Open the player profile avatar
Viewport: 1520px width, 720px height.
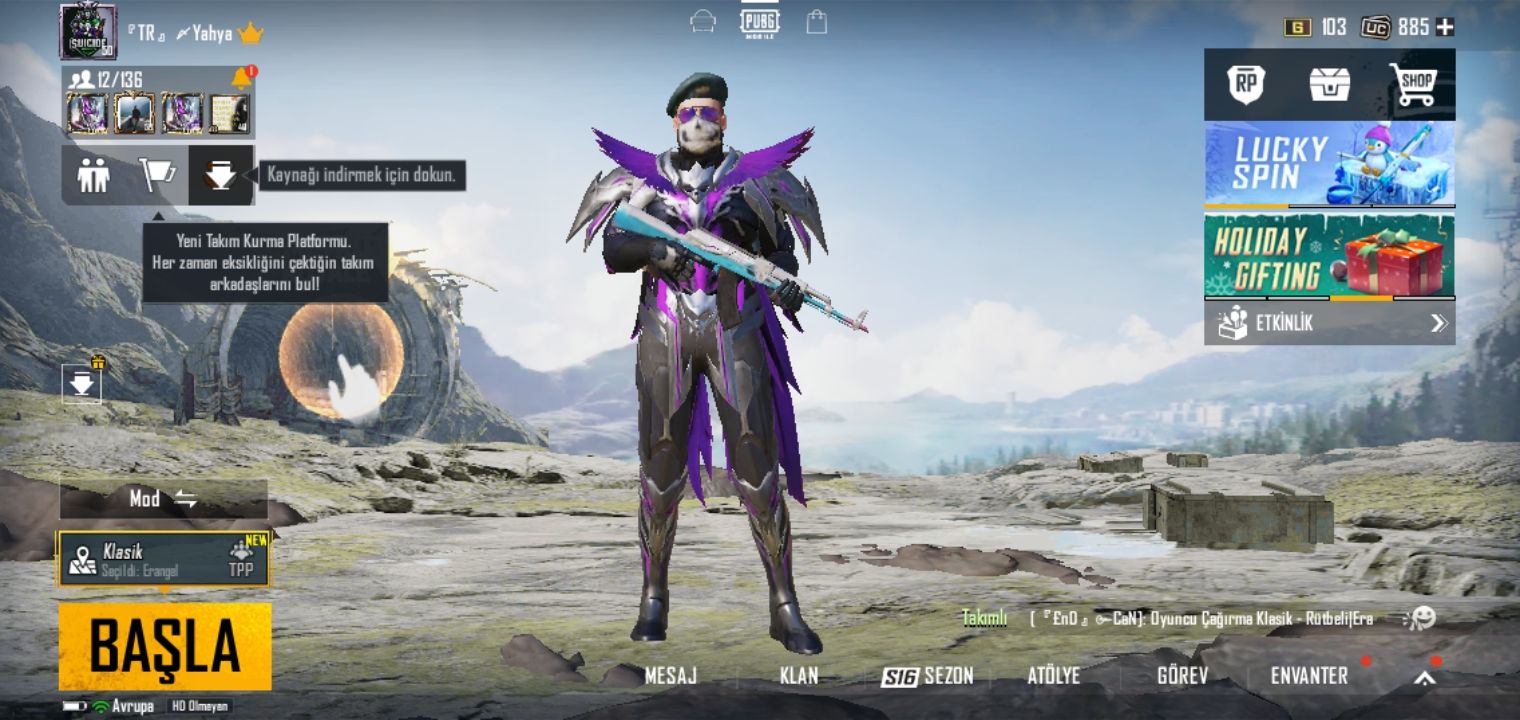click(x=88, y=31)
